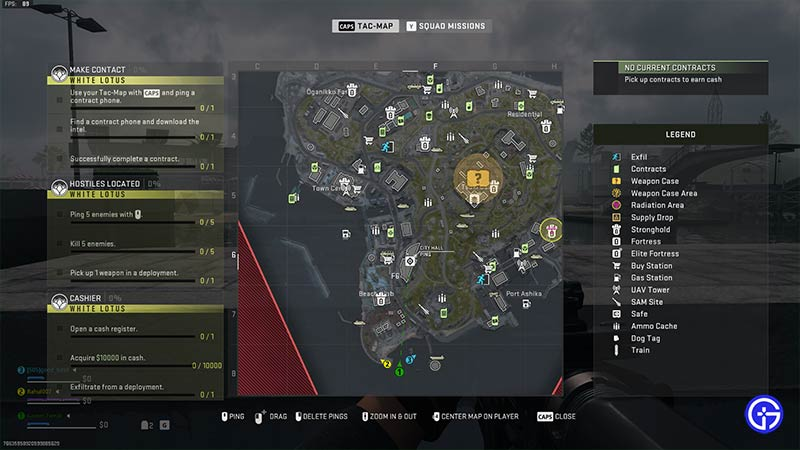Choose the Buy Station legend entry

point(651,265)
